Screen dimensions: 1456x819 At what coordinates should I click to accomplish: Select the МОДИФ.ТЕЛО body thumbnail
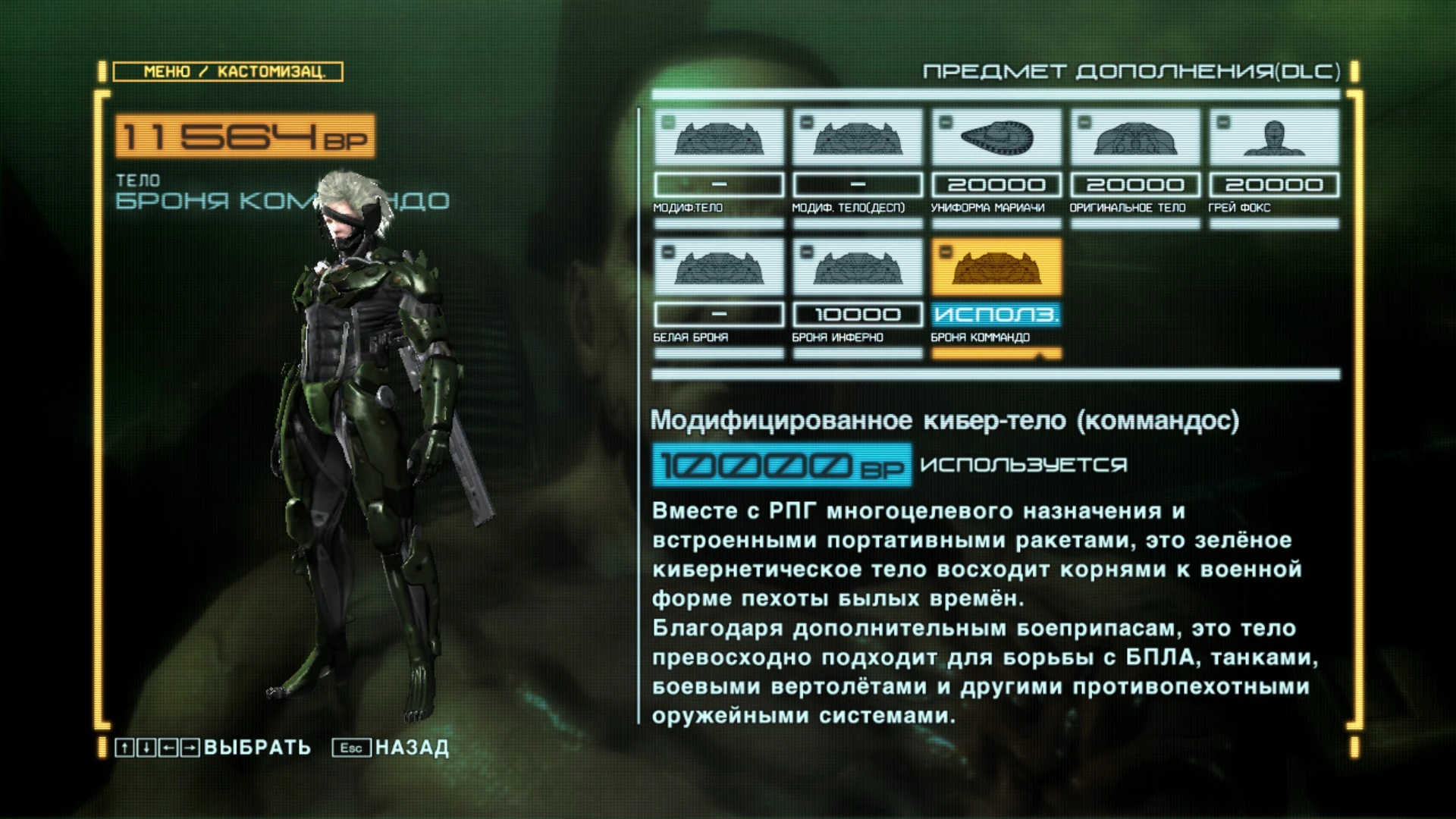pos(717,138)
